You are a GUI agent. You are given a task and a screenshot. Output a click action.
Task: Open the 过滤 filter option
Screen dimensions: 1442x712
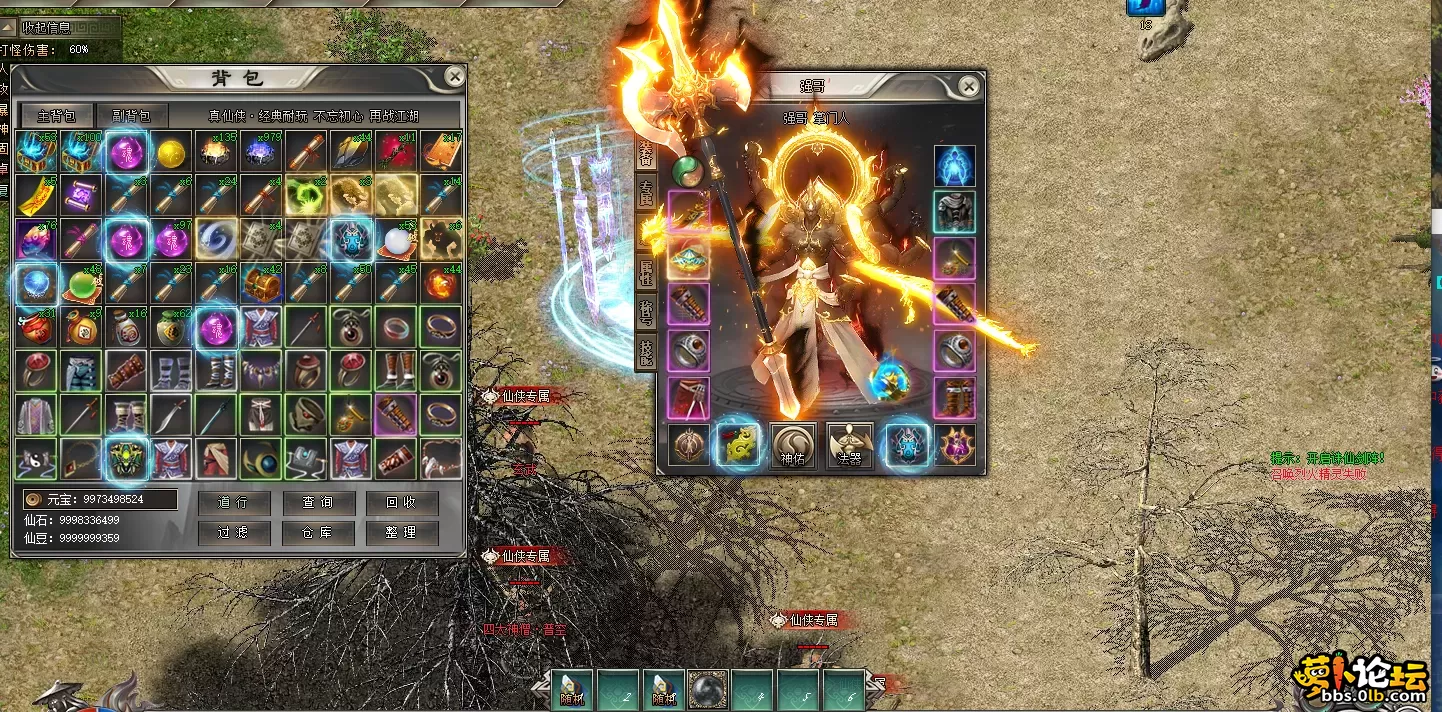click(231, 533)
